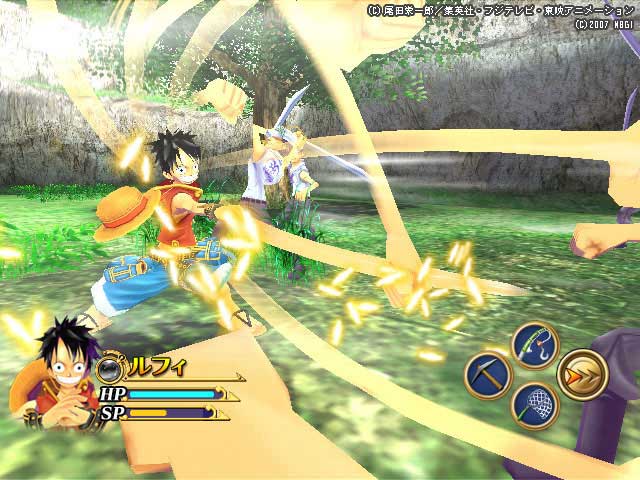This screenshot has width=640, height=480.
Task: Select the pickaxe tool icon
Action: click(488, 376)
